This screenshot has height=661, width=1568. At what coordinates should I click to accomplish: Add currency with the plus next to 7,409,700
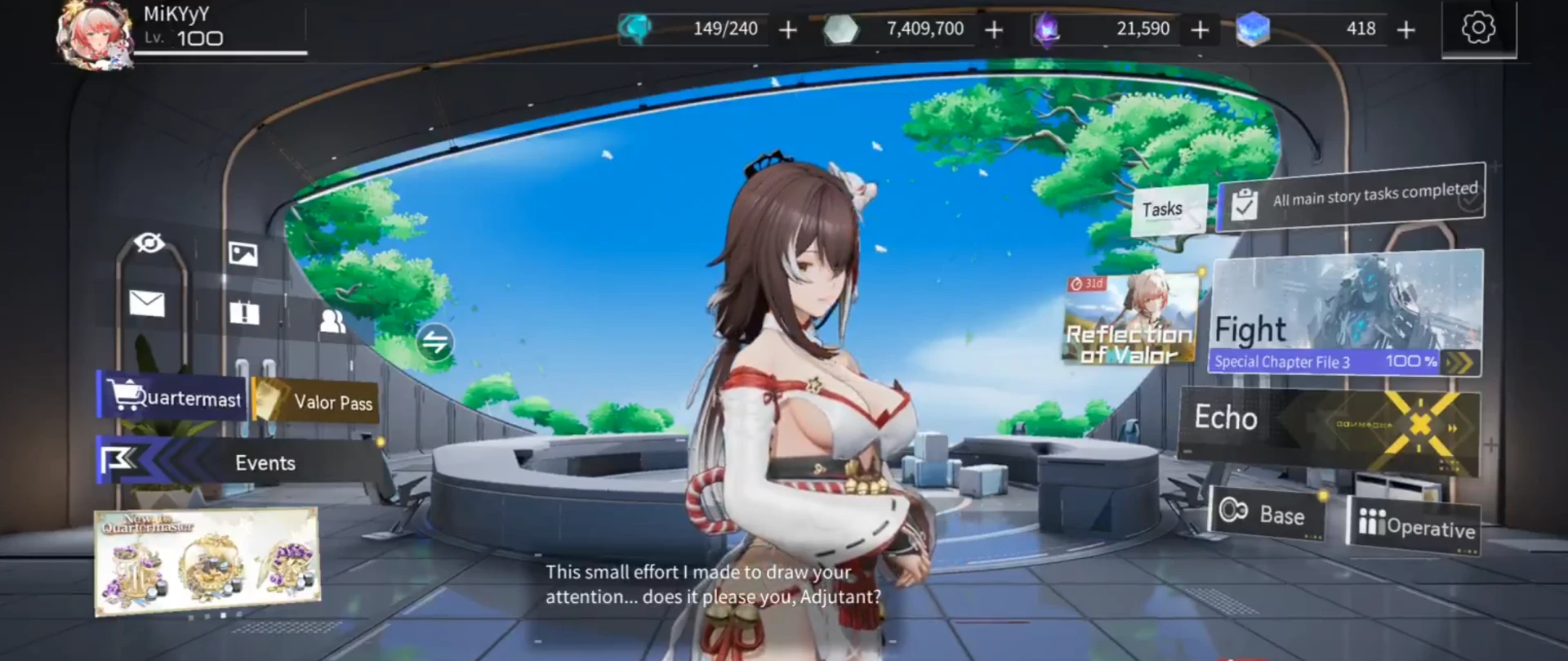click(994, 30)
